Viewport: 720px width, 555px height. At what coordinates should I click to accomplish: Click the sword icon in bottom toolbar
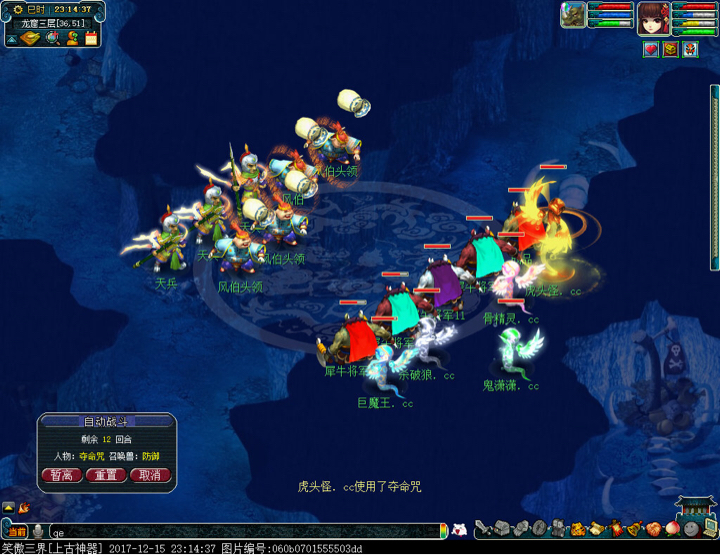click(483, 528)
